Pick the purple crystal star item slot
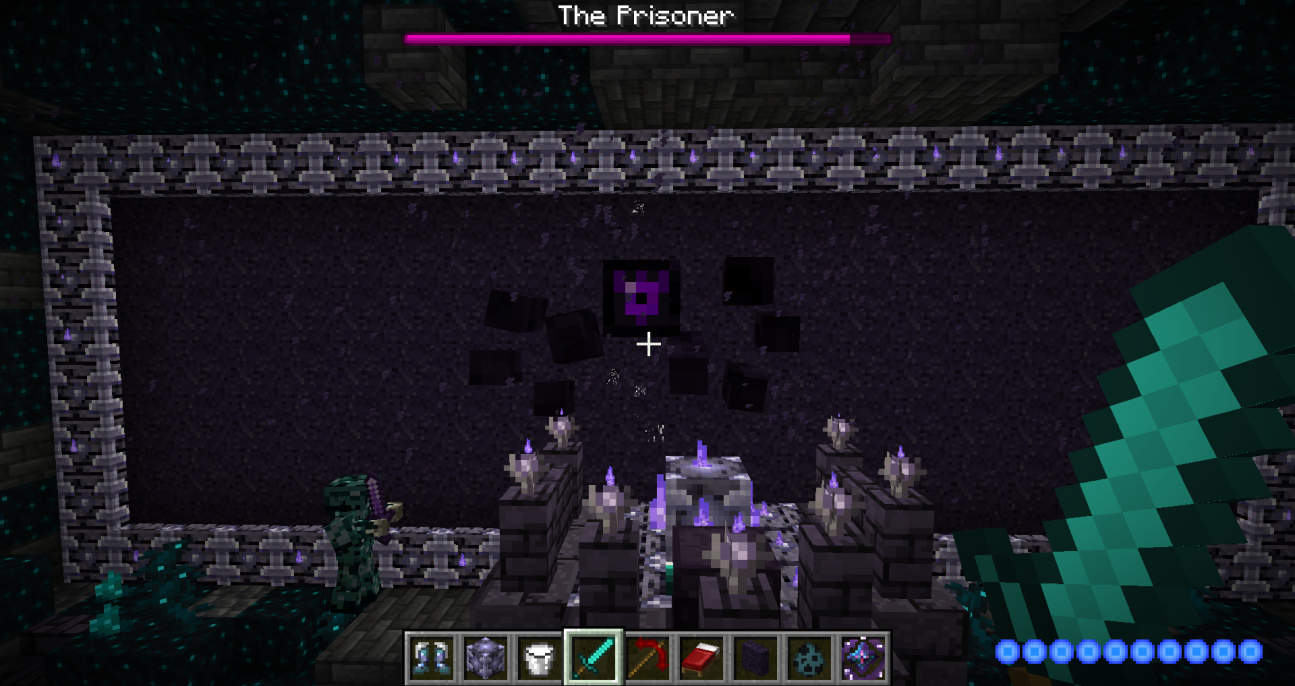 (x=864, y=658)
